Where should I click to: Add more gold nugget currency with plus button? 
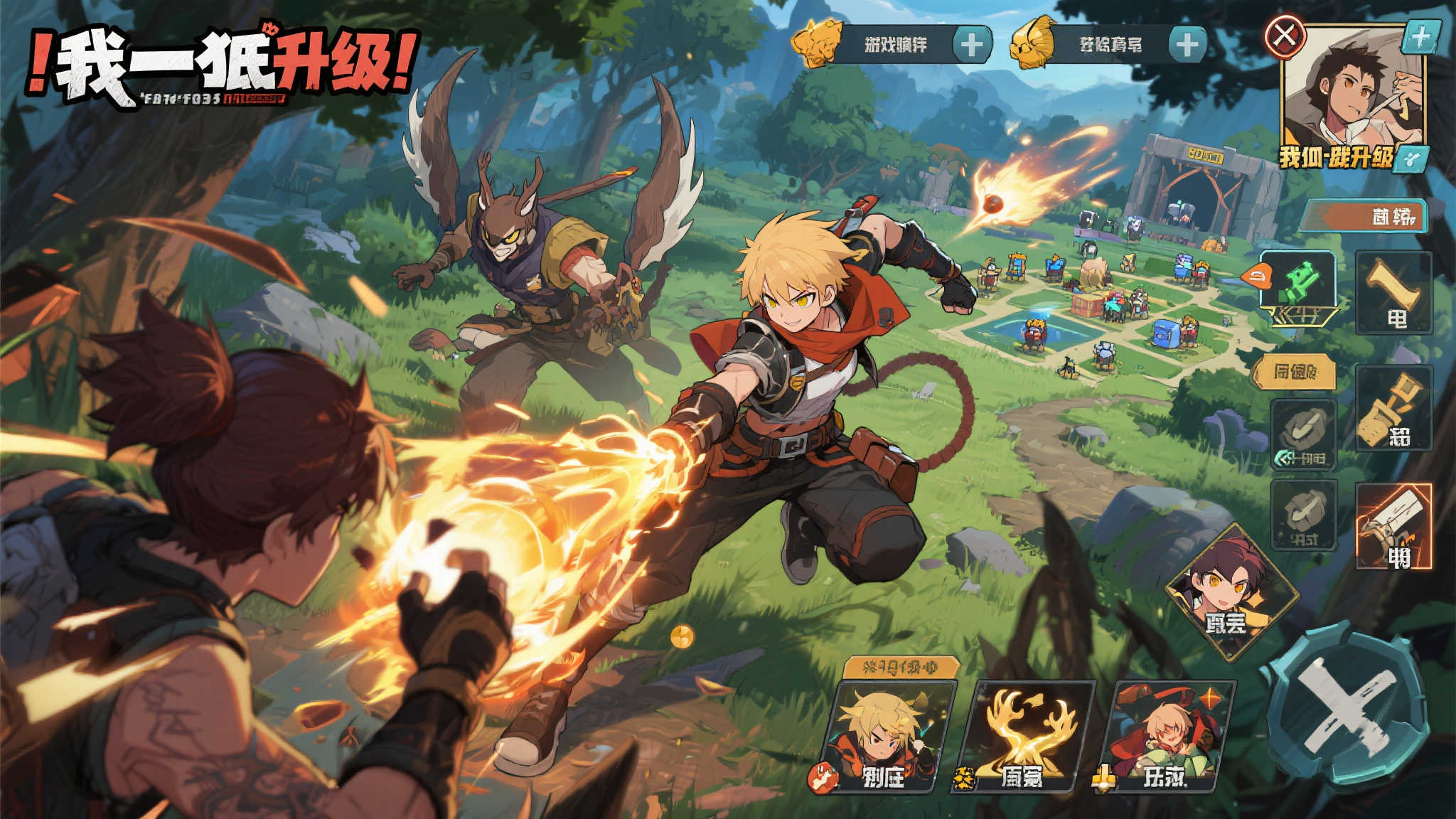point(972,45)
